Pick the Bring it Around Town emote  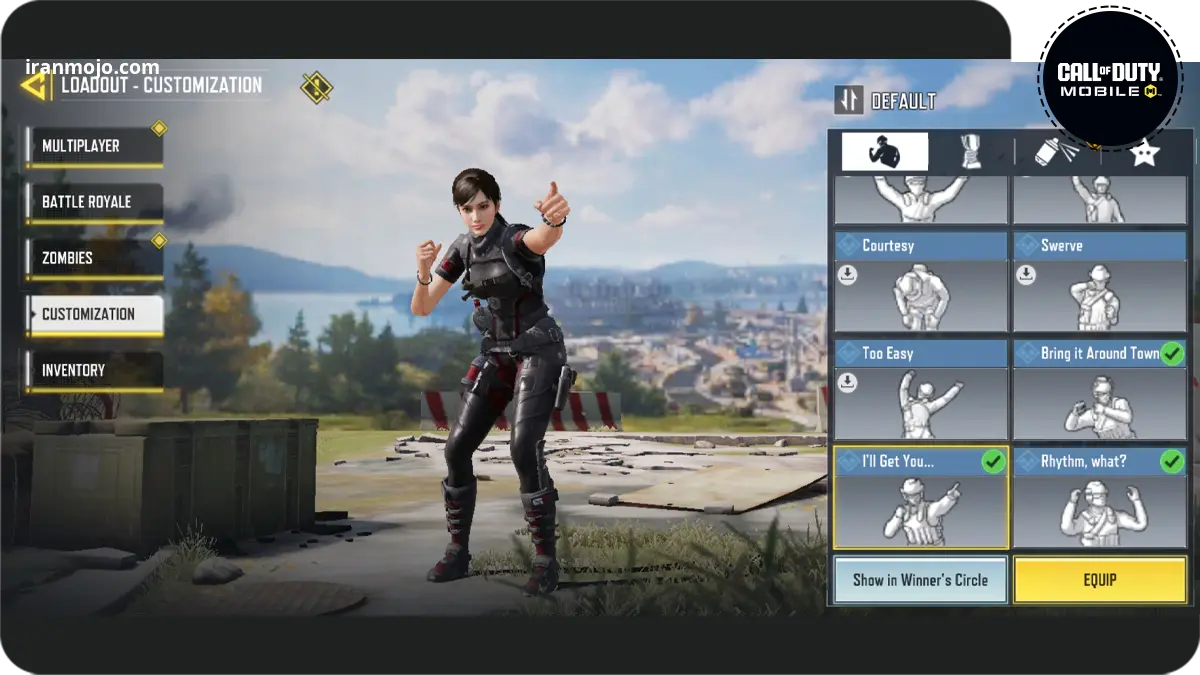(1099, 390)
